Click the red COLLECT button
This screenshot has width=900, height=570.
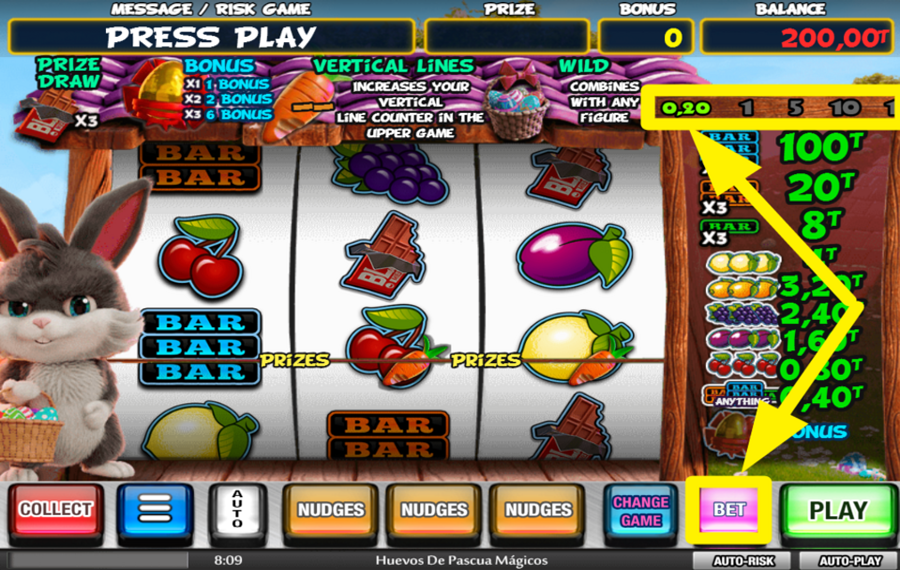(56, 510)
